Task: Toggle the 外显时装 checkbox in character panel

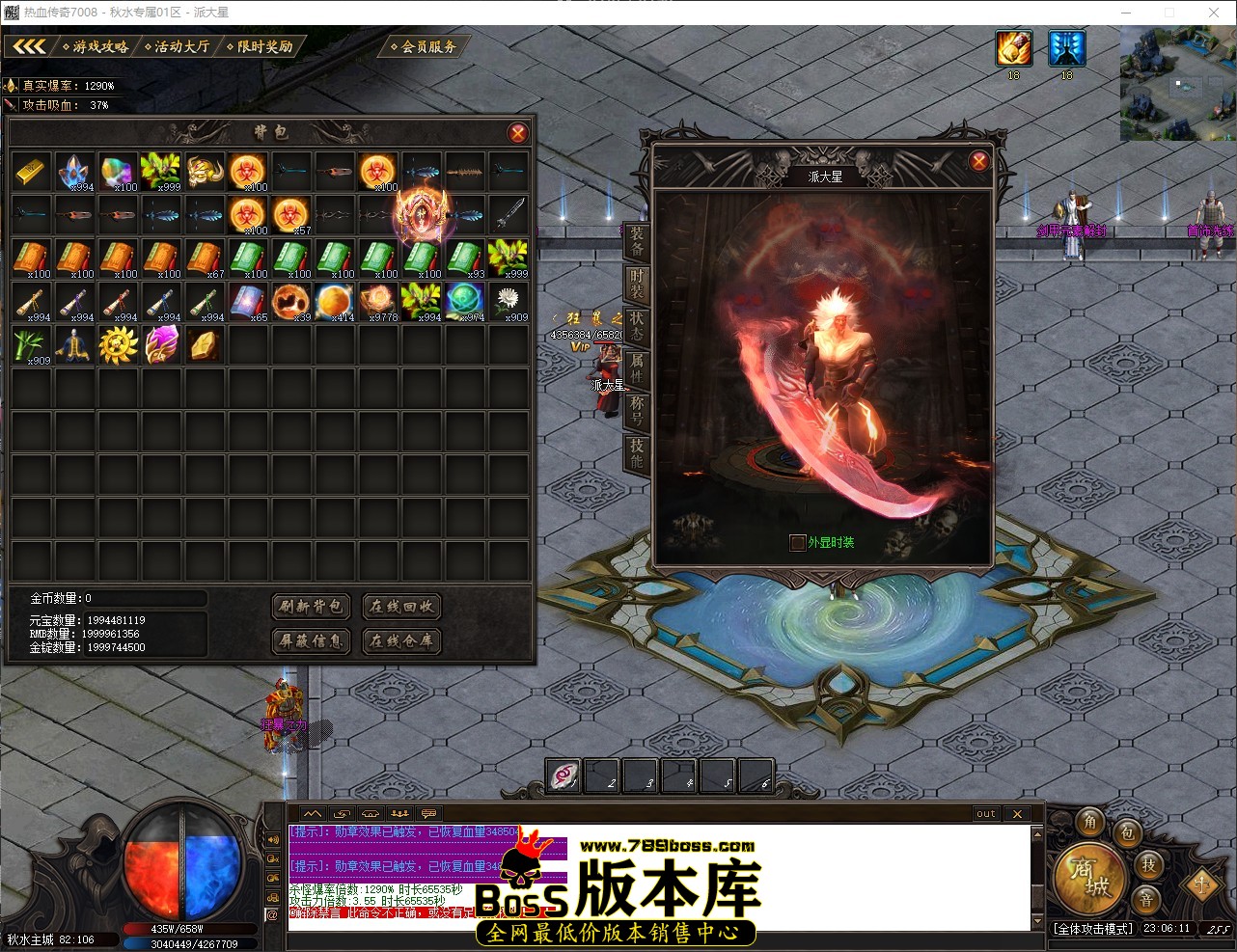Action: click(x=798, y=542)
